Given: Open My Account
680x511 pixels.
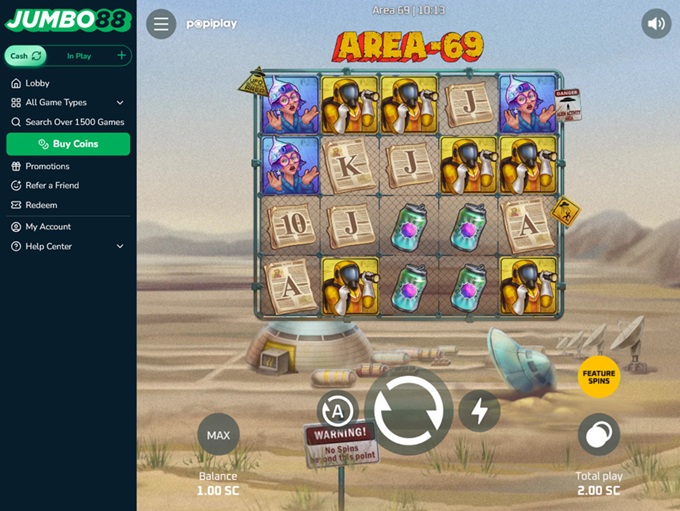Looking at the screenshot, I should coord(48,227).
